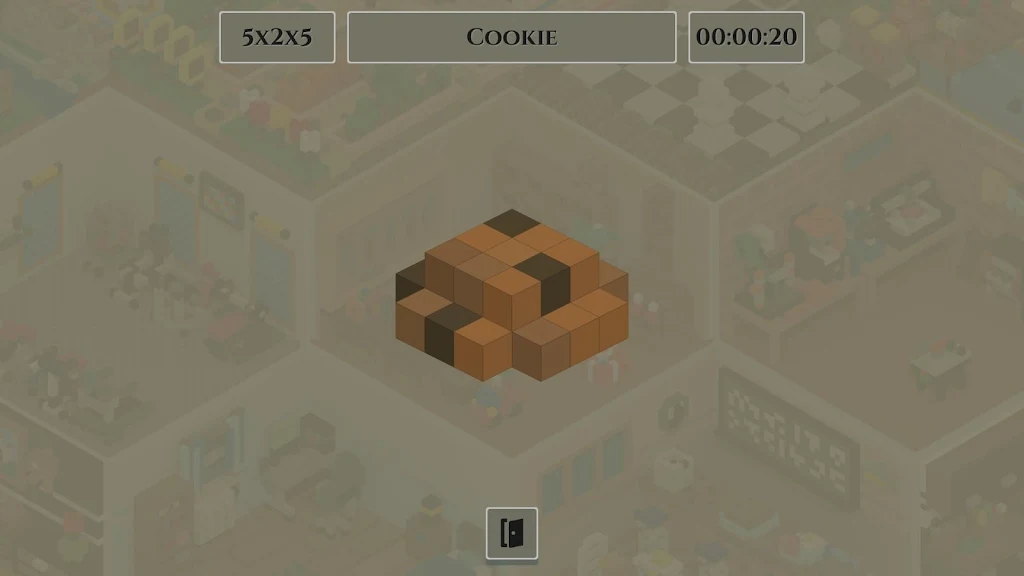Click the exit door button
1024x576 pixels.
[x=512, y=533]
